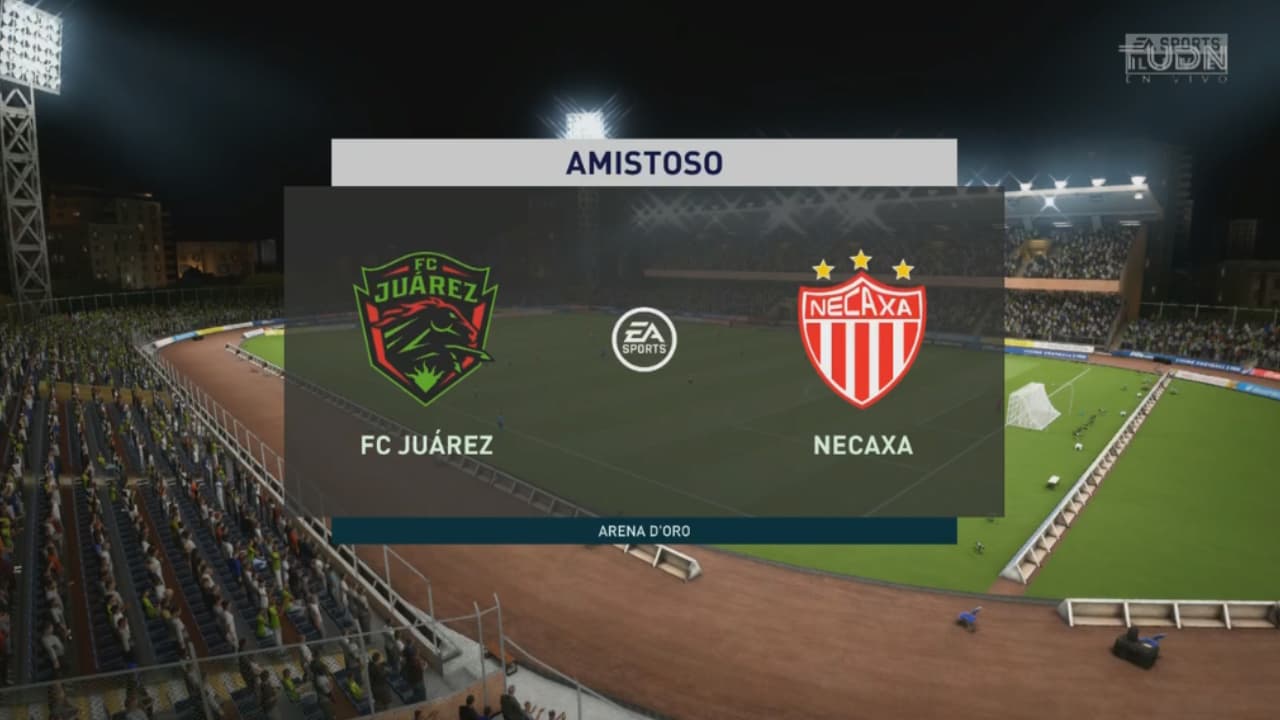1280x720 pixels.
Task: Click the circular EA Sports logo between crests
Action: 645,340
